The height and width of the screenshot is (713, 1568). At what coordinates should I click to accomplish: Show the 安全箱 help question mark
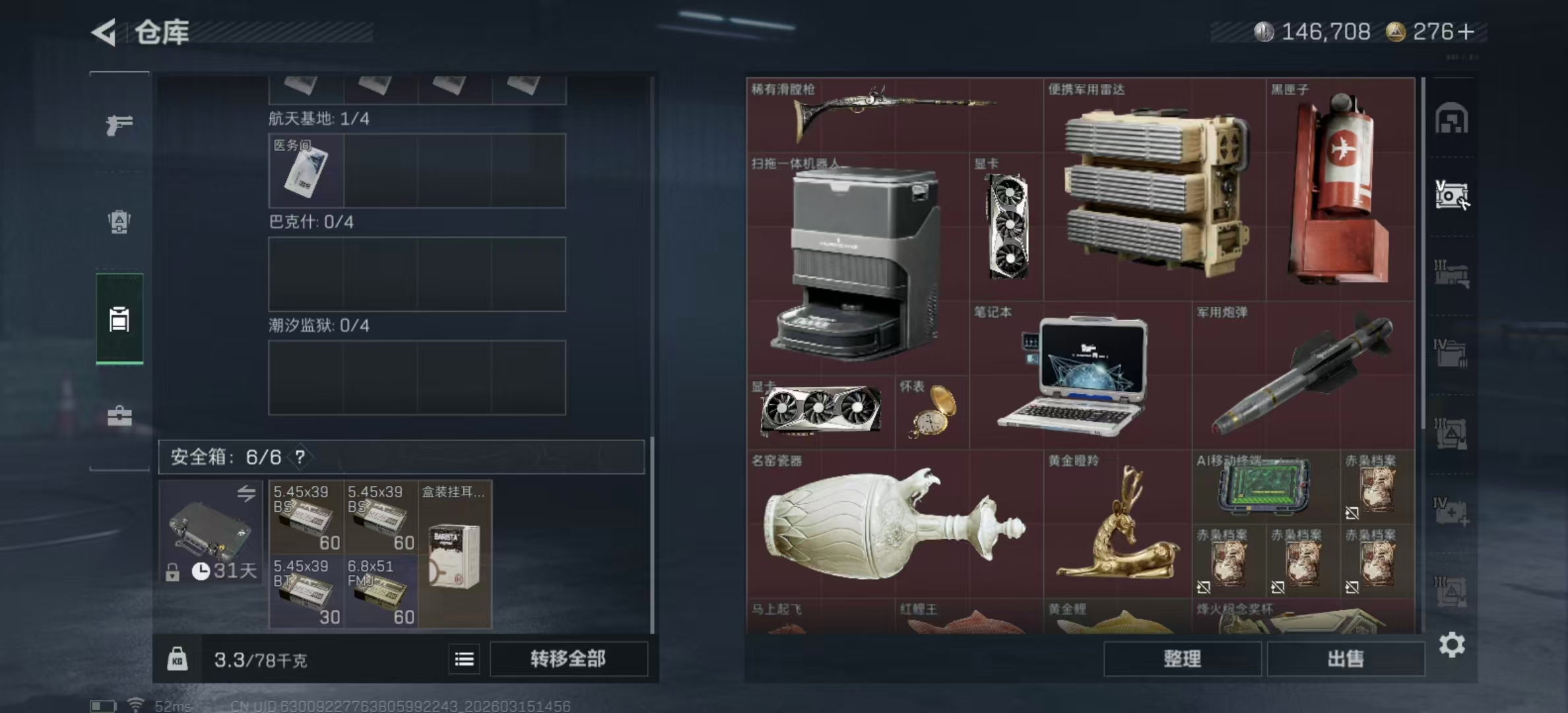[300, 457]
